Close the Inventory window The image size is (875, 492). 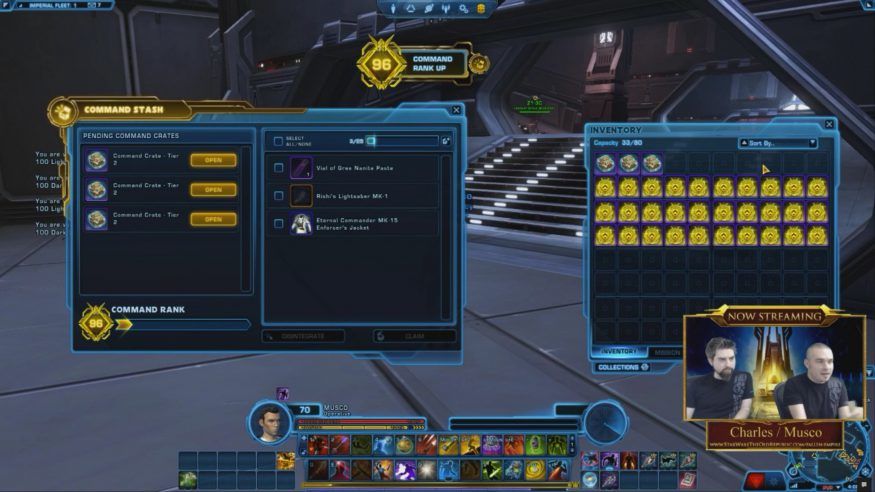tap(829, 125)
